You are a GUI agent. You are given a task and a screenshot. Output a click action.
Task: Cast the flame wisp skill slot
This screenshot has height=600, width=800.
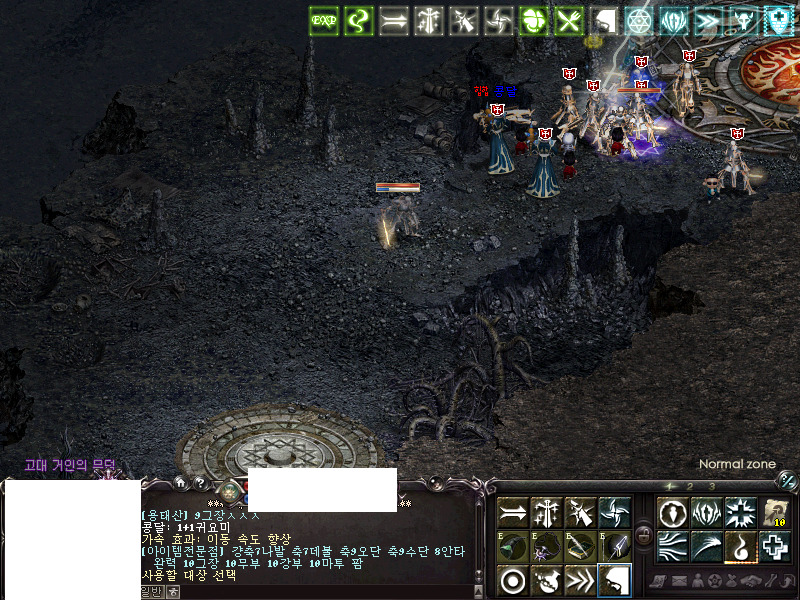click(x=741, y=546)
